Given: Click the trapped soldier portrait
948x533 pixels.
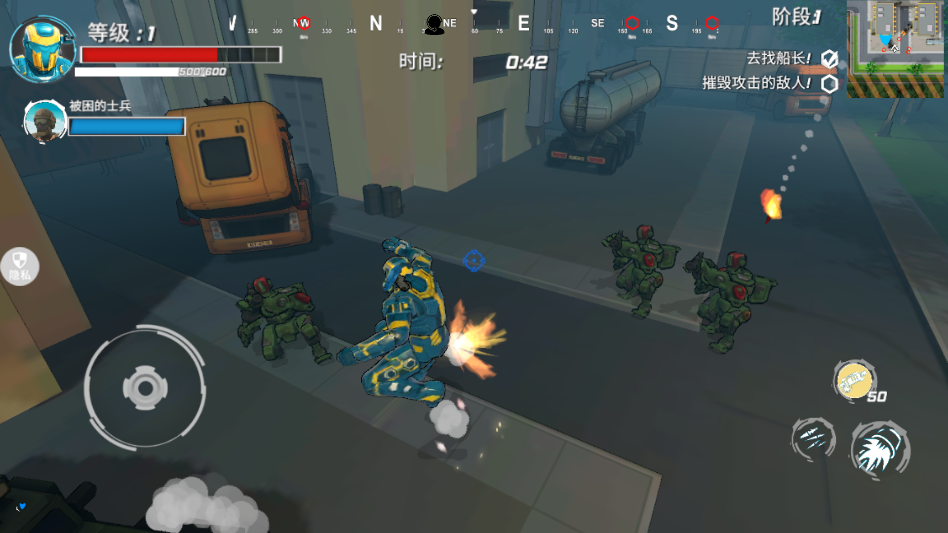Looking at the screenshot, I should pyautogui.click(x=43, y=121).
